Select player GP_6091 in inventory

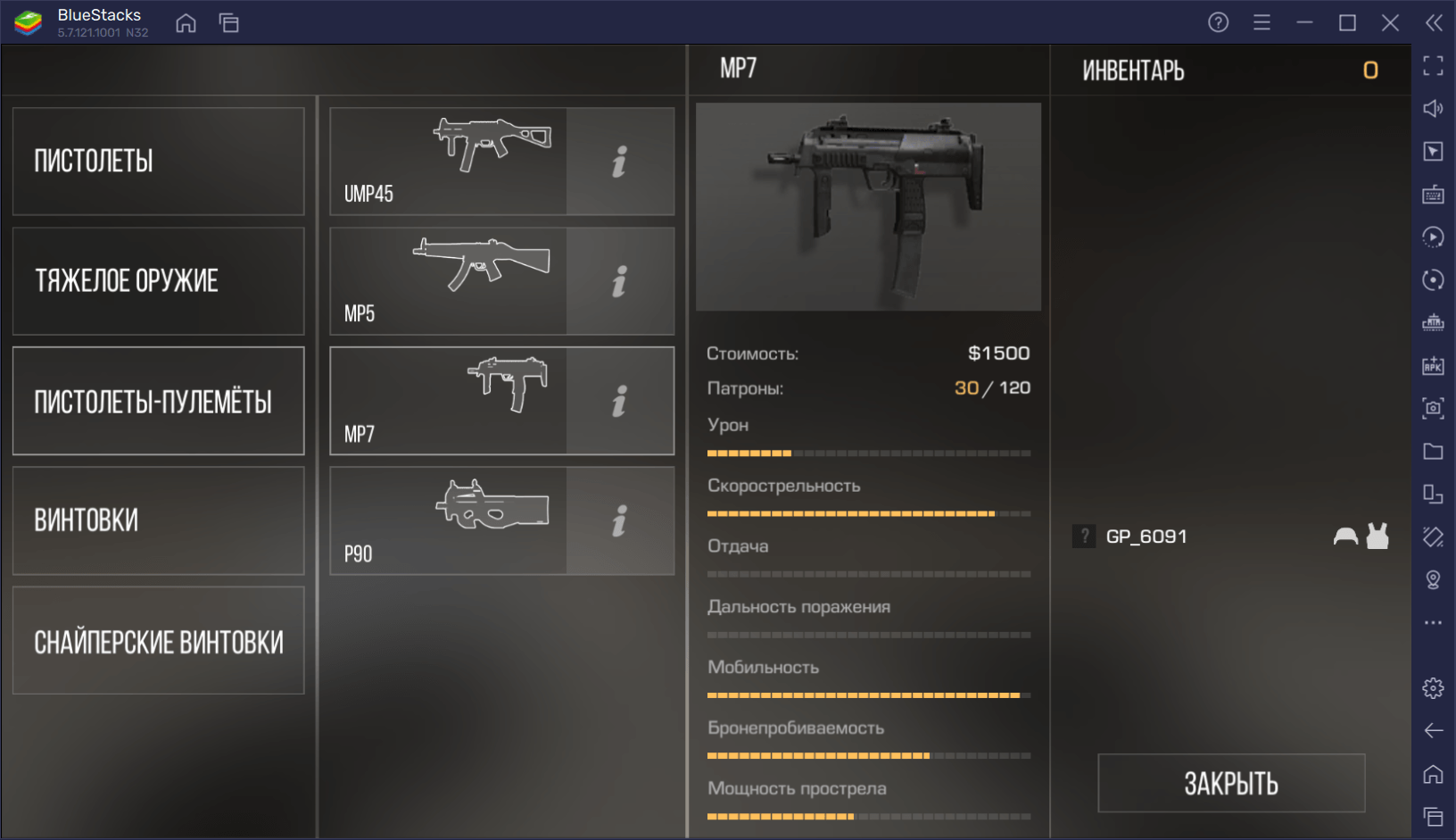point(1146,536)
